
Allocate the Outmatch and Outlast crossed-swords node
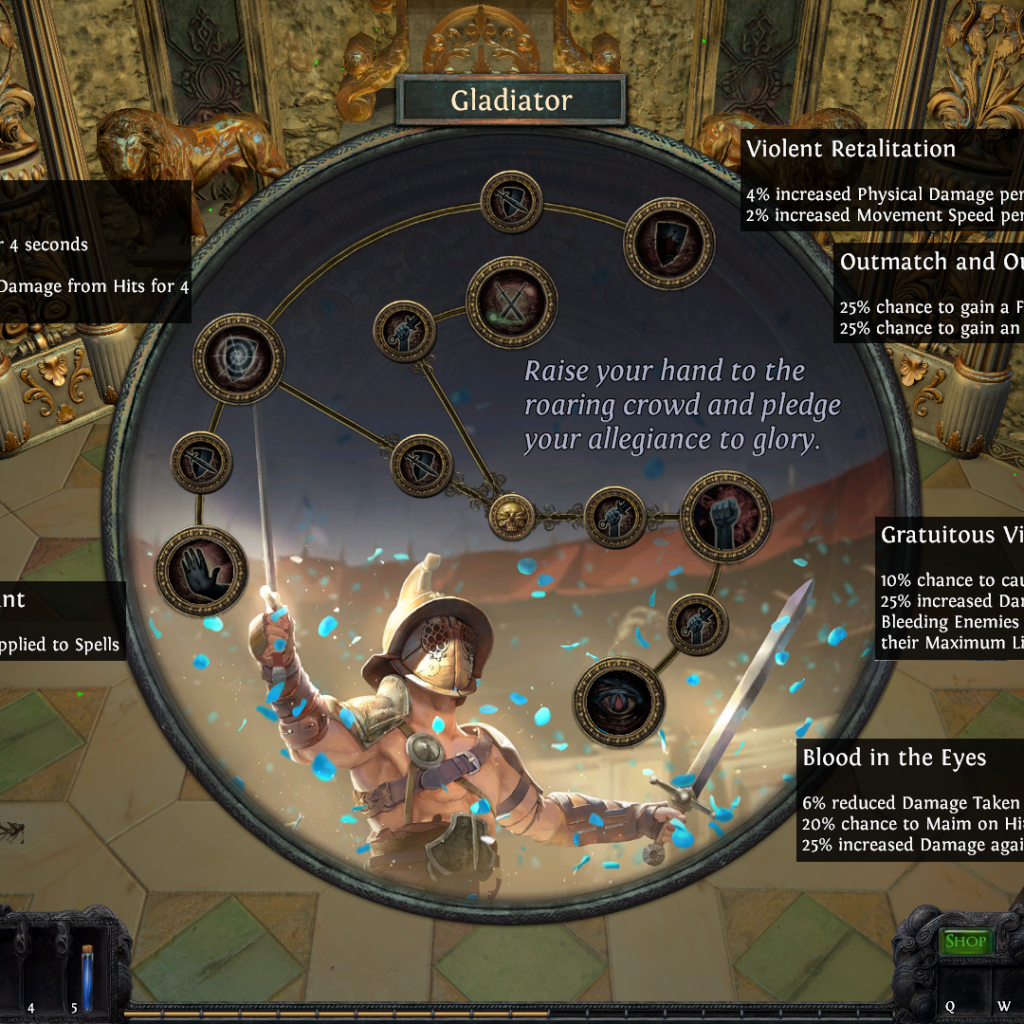[511, 302]
